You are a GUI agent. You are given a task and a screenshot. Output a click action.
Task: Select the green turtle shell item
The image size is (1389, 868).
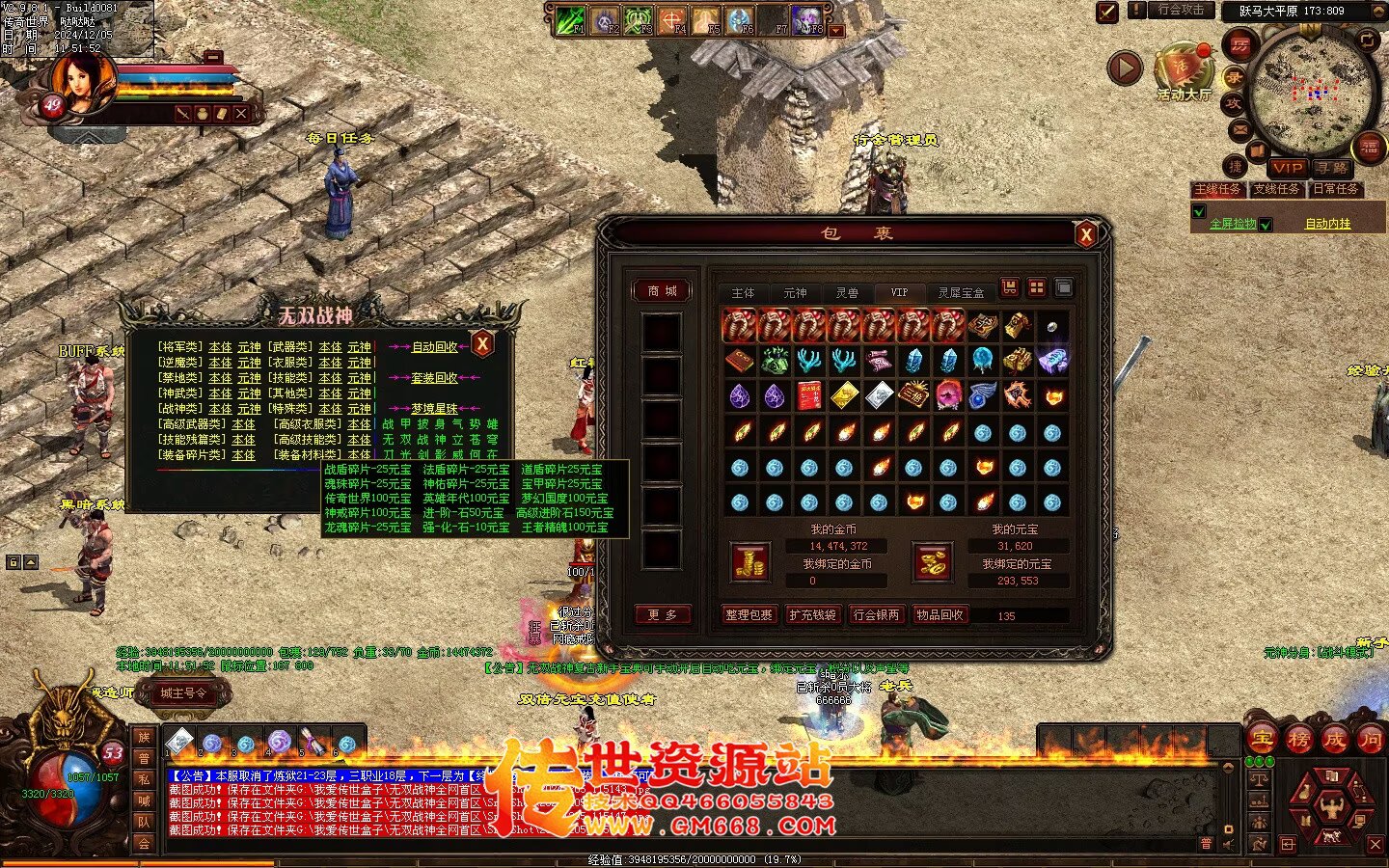tap(775, 361)
